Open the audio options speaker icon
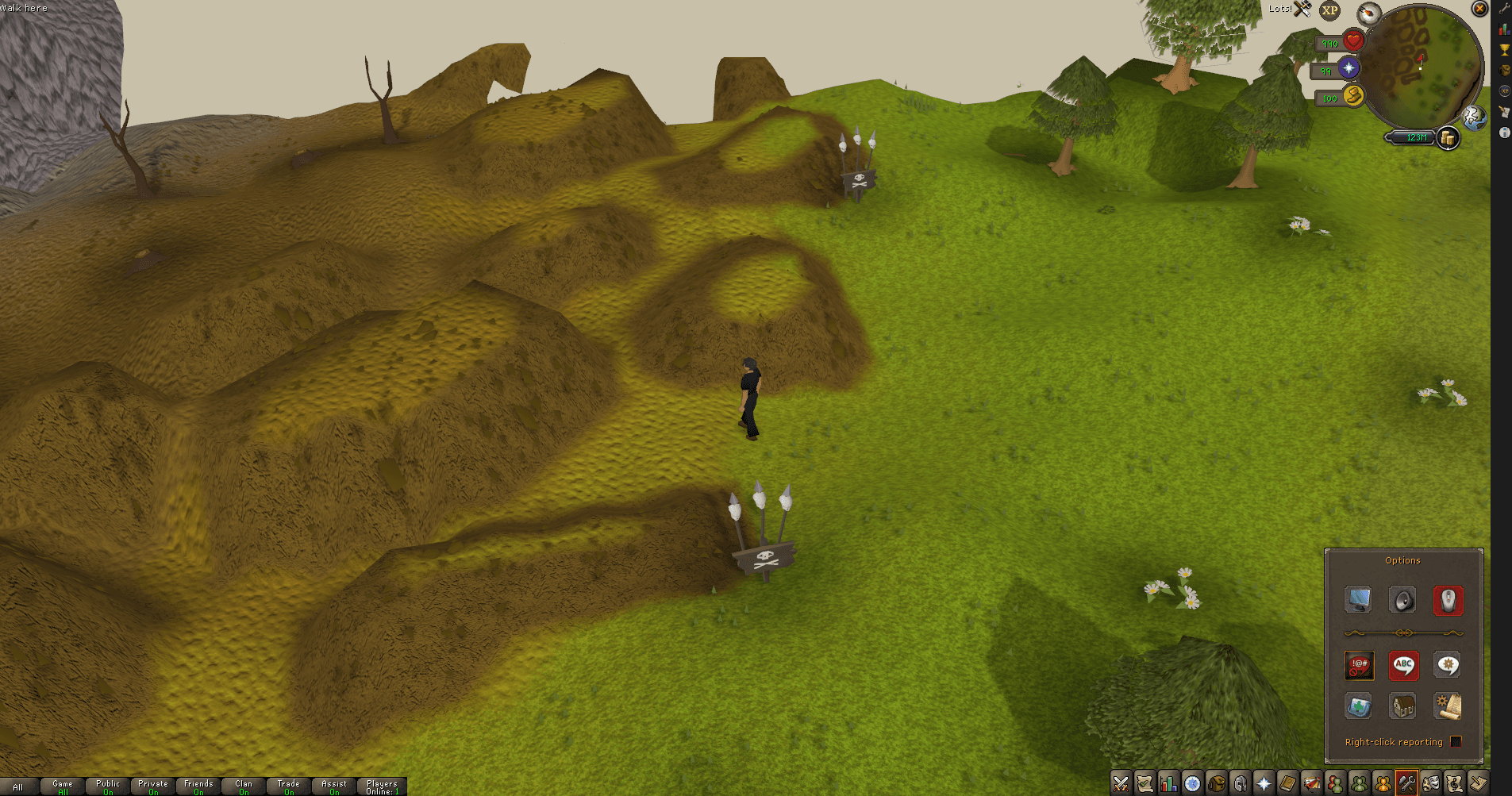 tap(1402, 600)
